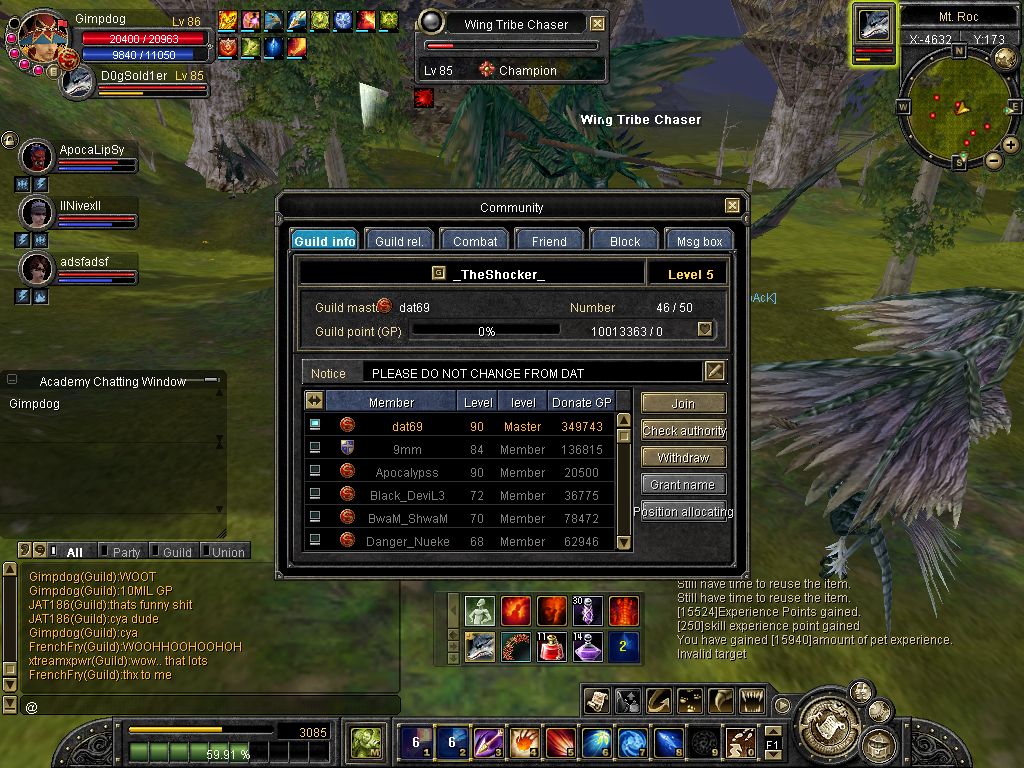Choose Grant name

[x=683, y=485]
